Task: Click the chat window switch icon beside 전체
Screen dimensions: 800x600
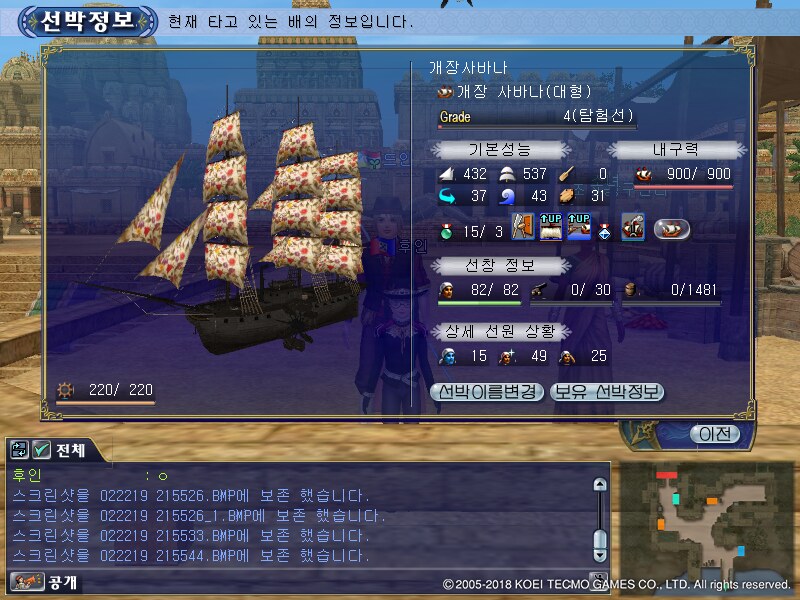Action: [x=20, y=451]
